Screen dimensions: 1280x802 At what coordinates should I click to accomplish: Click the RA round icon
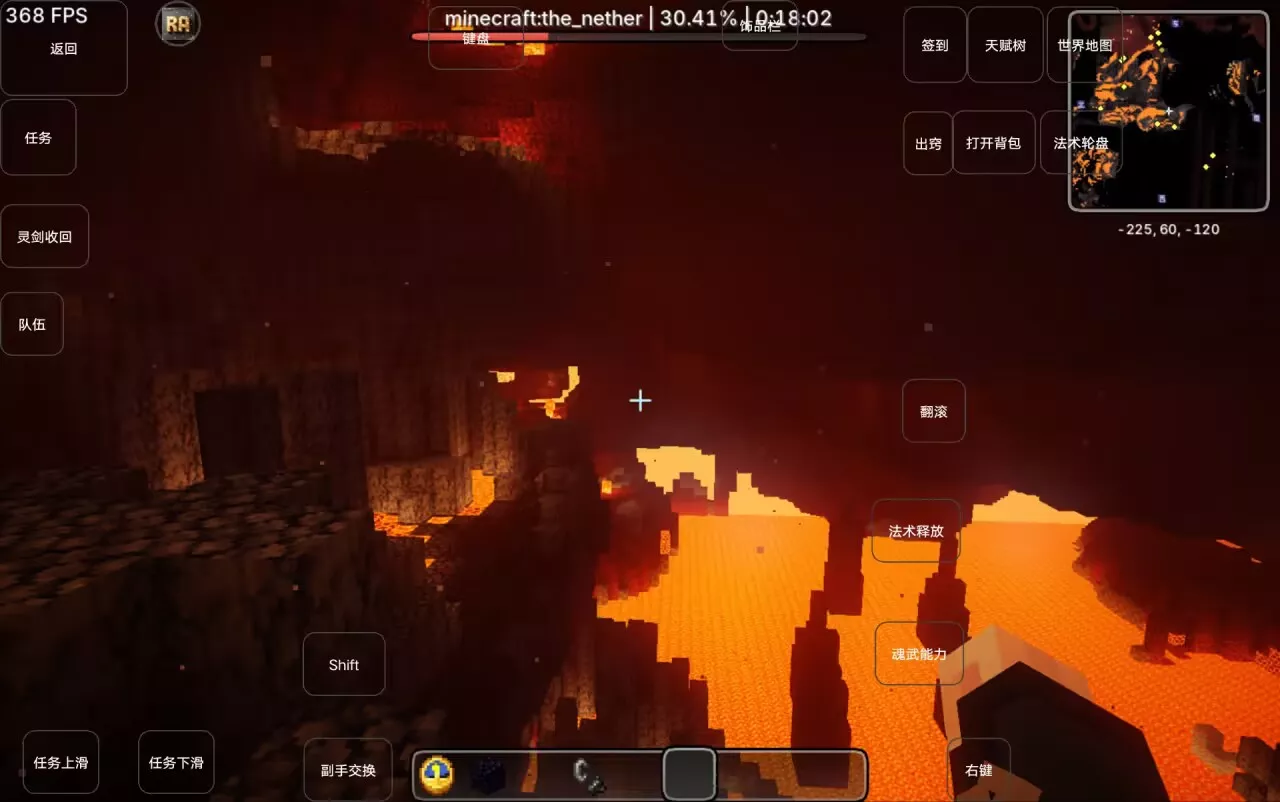coord(178,24)
